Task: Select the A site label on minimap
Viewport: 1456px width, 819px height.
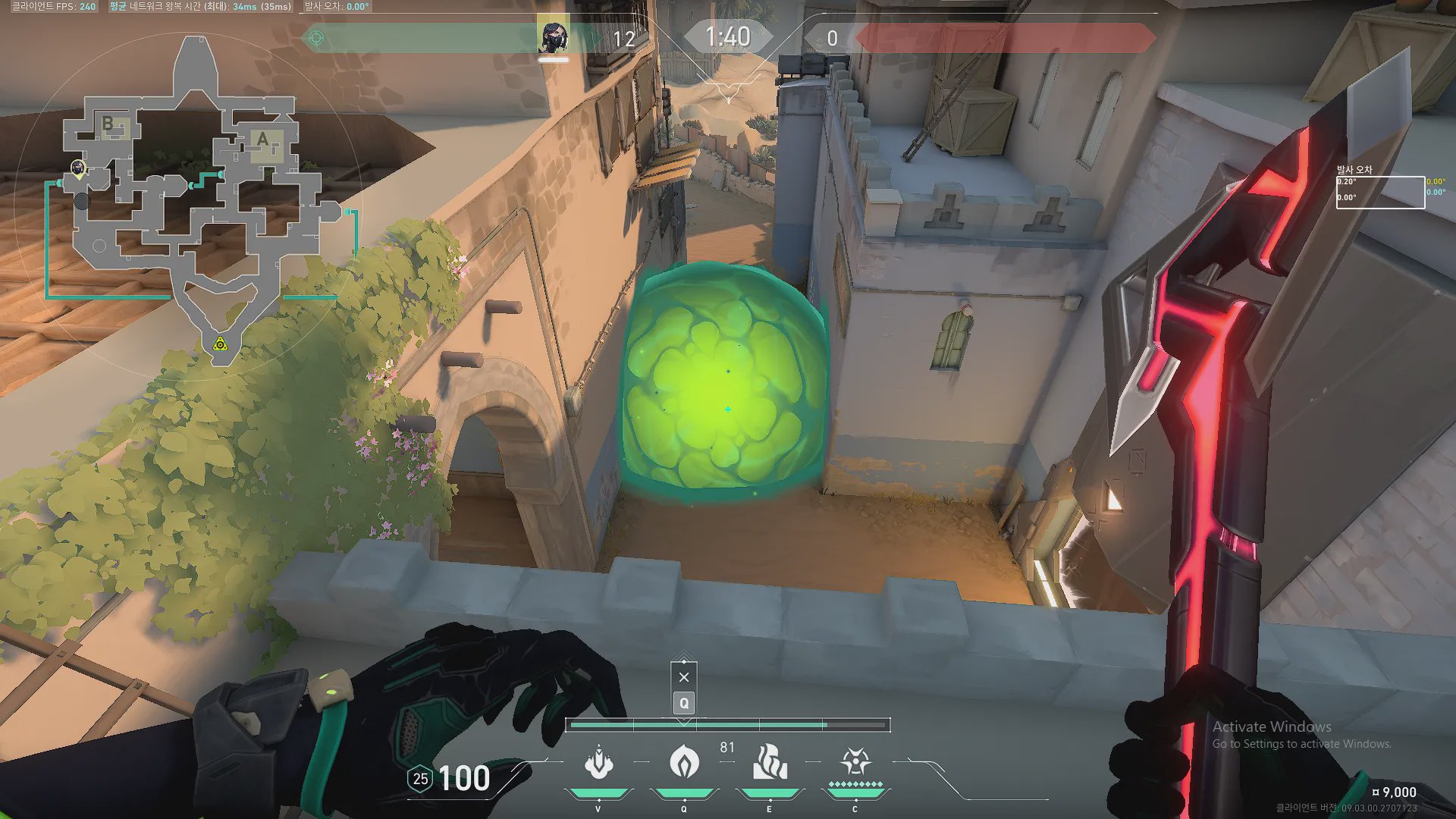Action: 262,140
